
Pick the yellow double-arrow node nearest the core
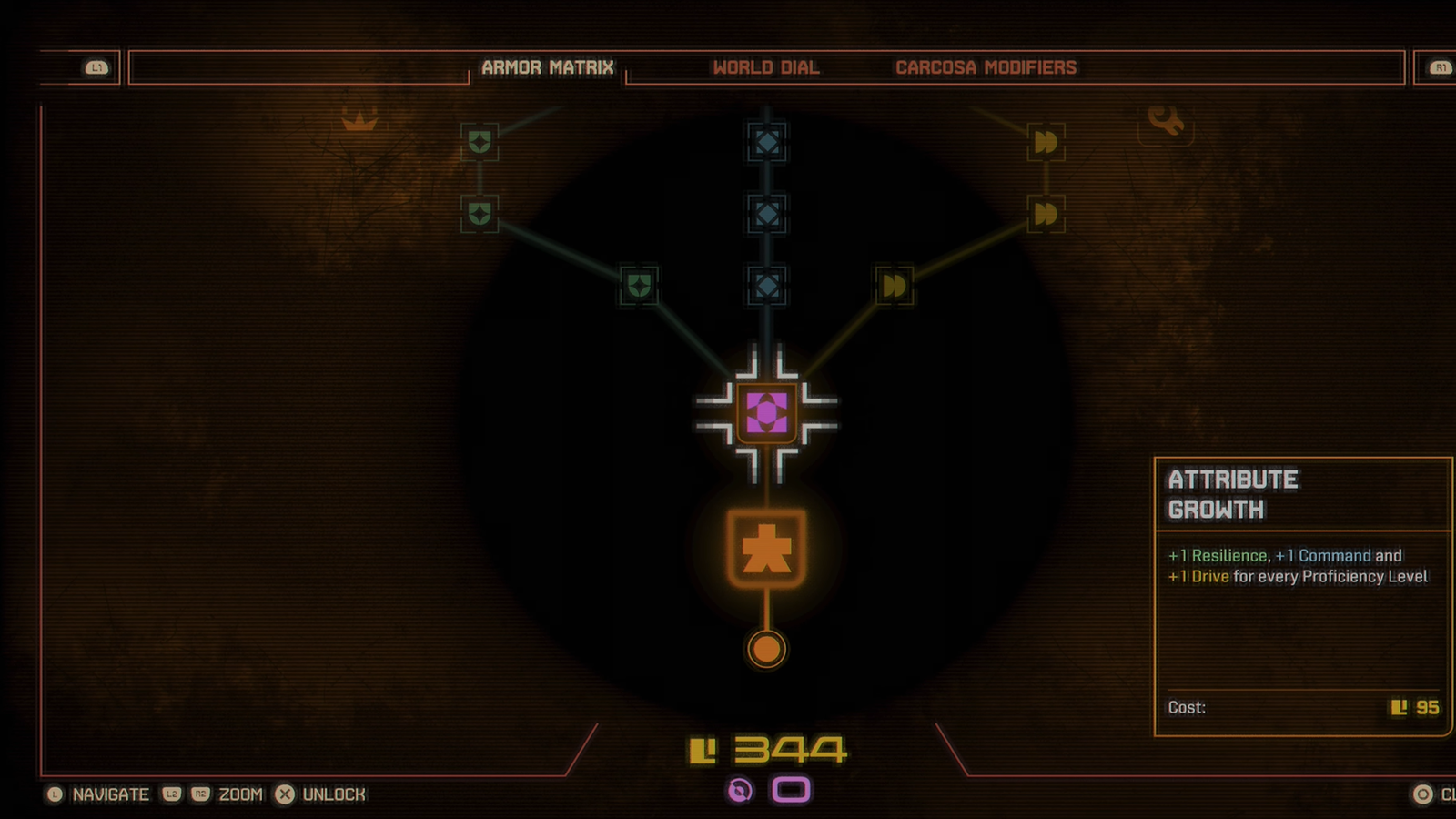click(x=894, y=286)
